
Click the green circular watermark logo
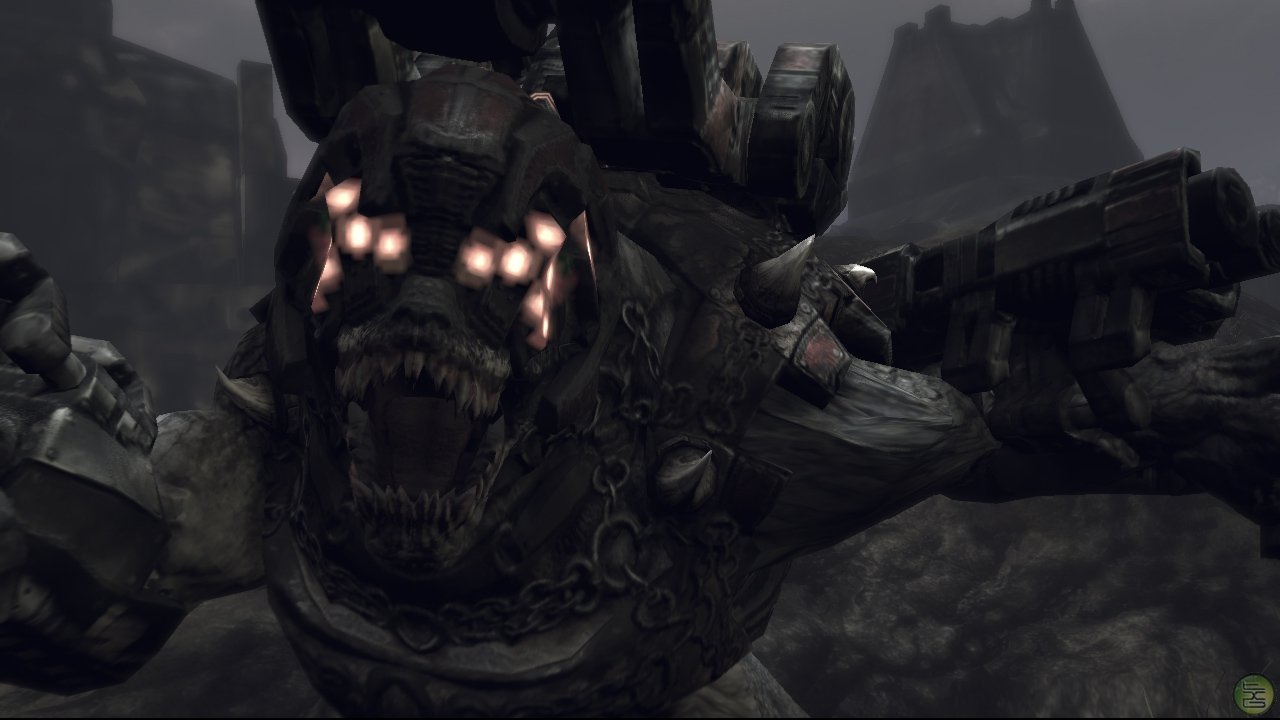(x=1253, y=694)
